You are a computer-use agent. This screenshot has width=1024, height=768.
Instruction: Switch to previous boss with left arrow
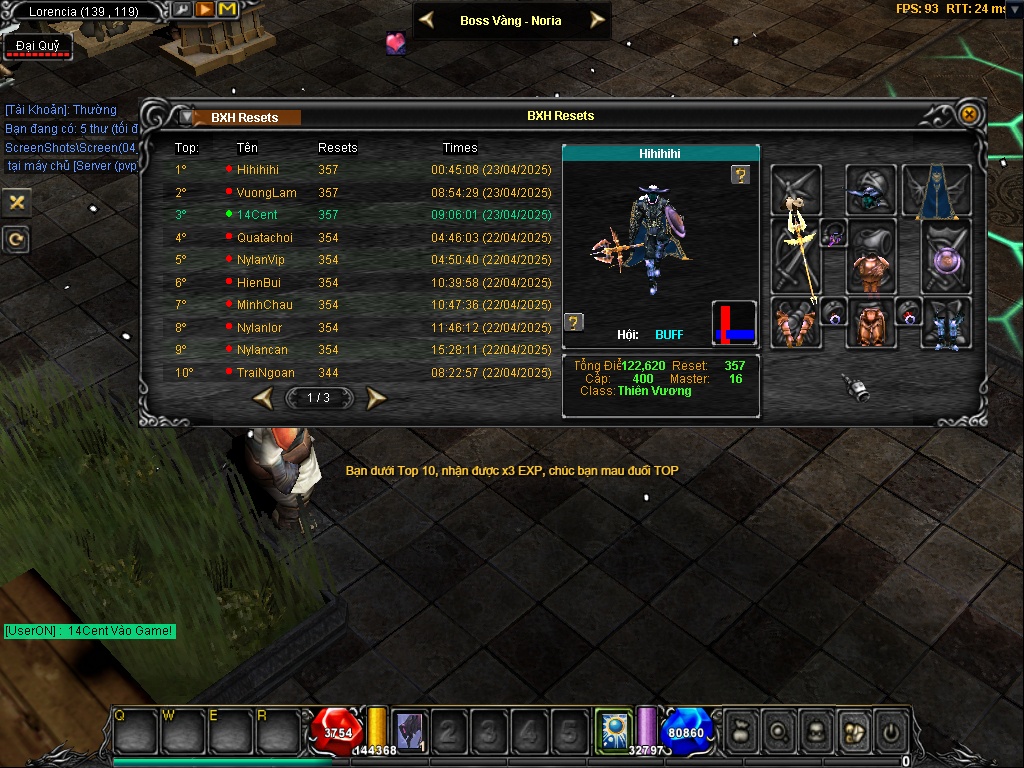(427, 20)
